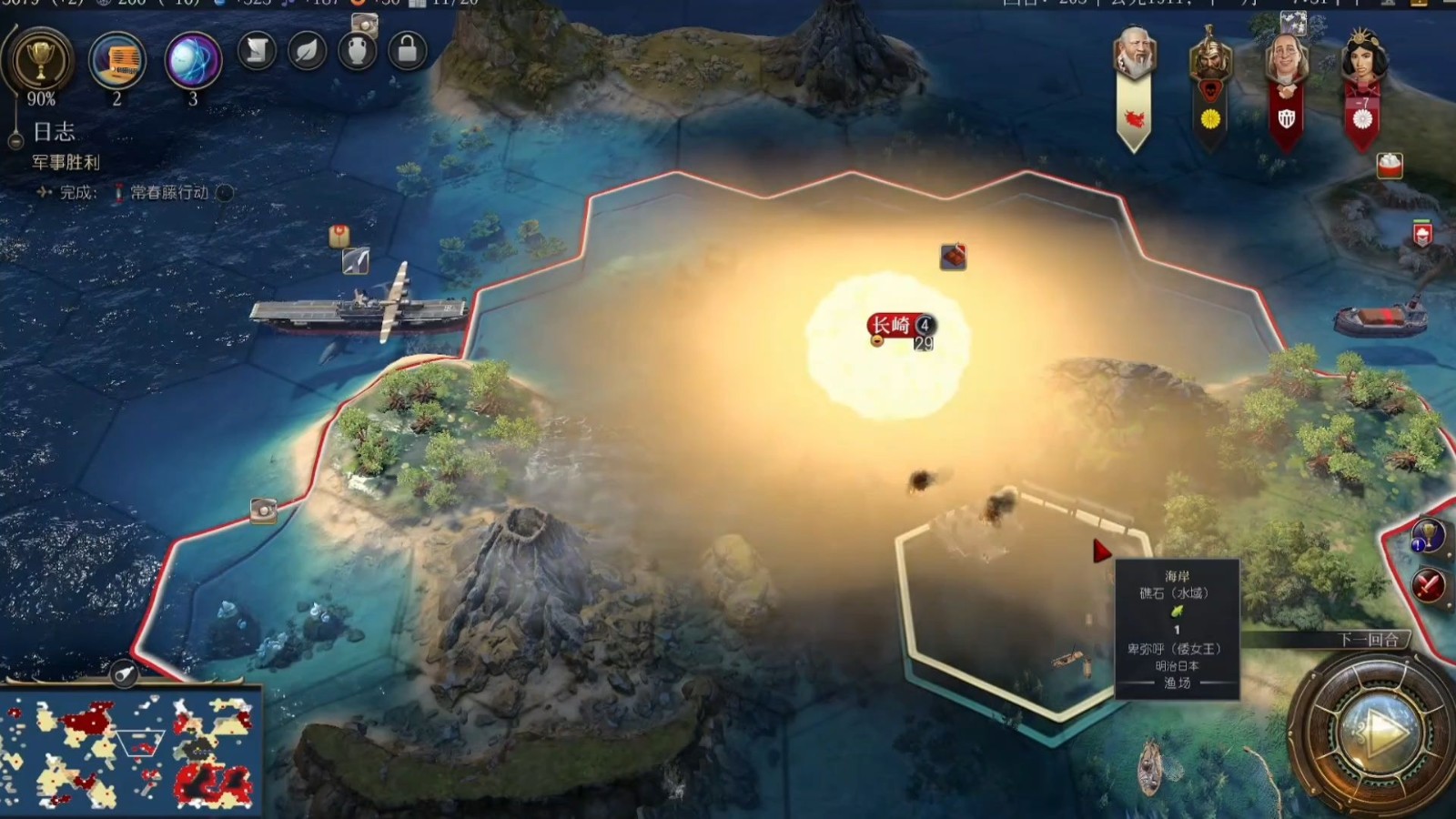
Task: Collapse the 日志 quest log tracker
Action: [15, 141]
